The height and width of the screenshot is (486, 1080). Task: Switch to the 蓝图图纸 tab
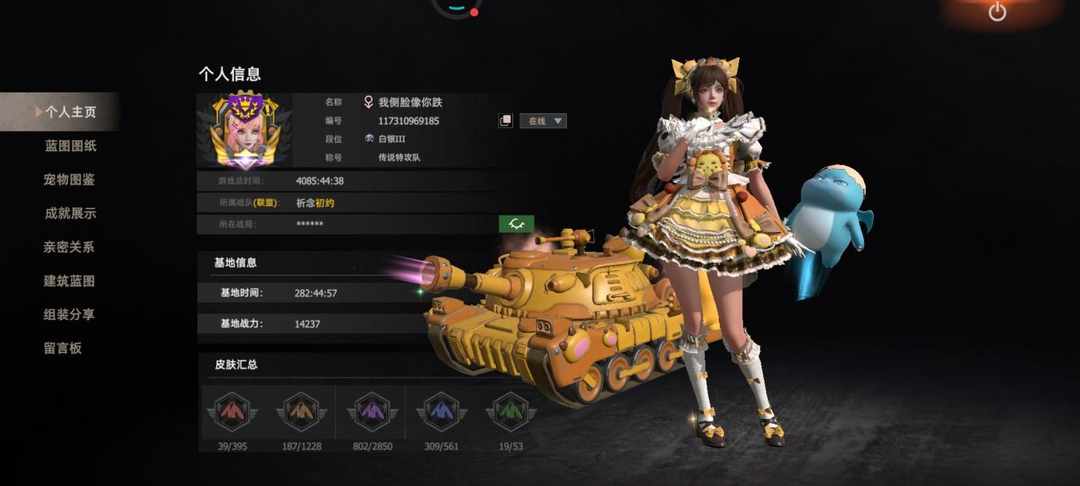coord(70,146)
